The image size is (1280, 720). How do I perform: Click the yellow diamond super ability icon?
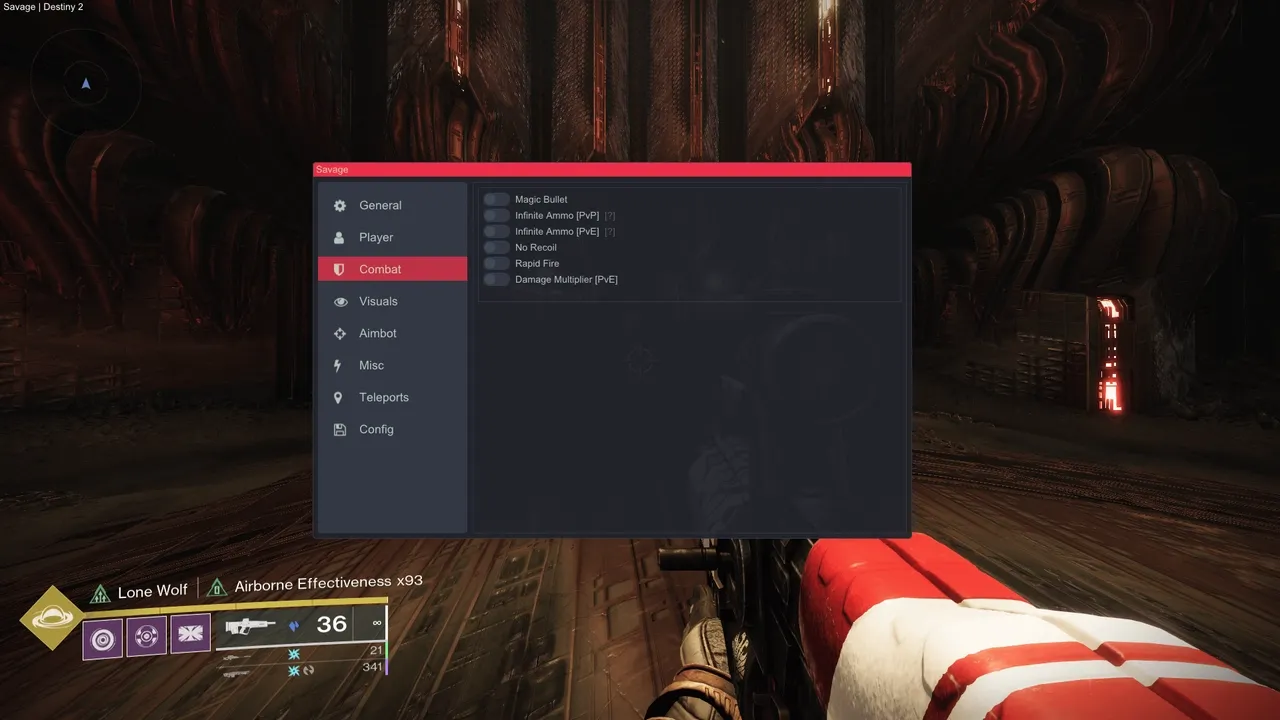click(52, 618)
